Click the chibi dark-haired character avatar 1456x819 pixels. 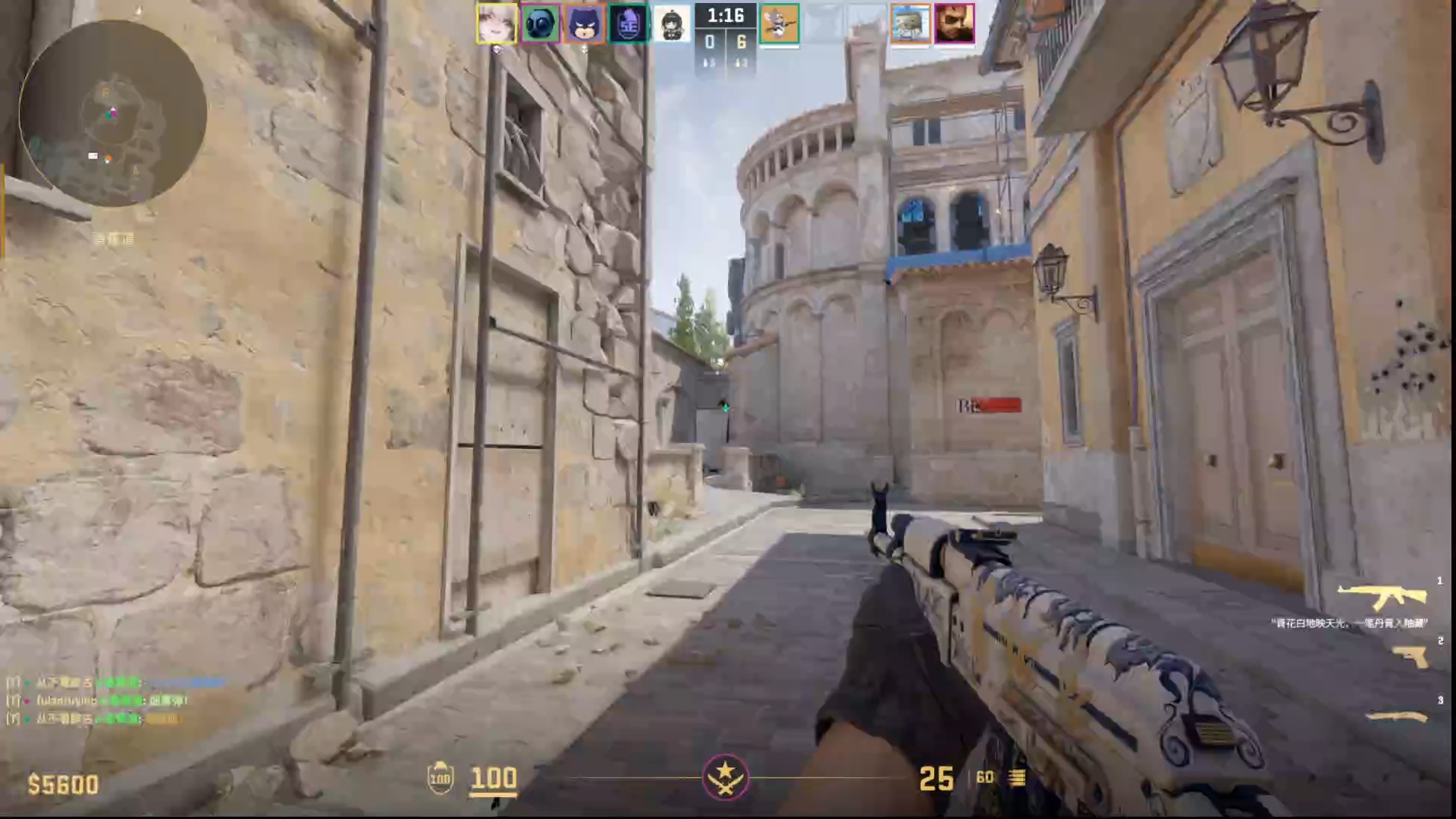coord(672,24)
